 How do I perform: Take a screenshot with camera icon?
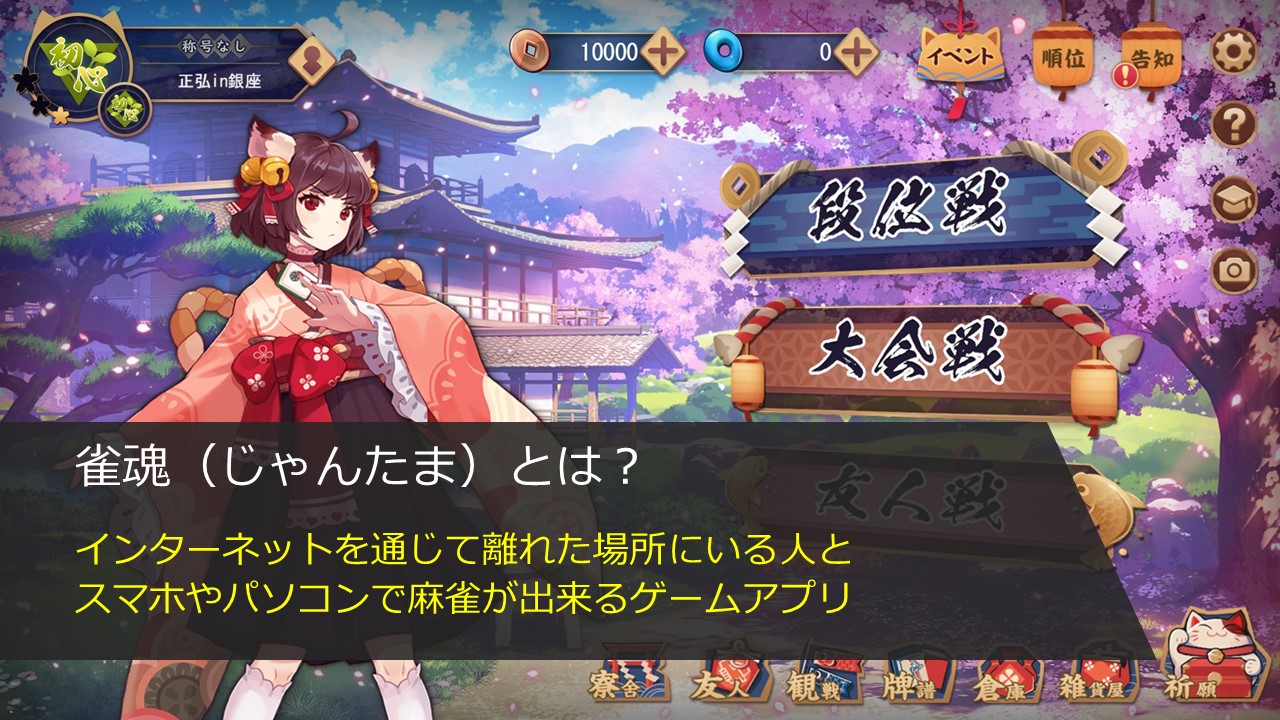(1233, 268)
